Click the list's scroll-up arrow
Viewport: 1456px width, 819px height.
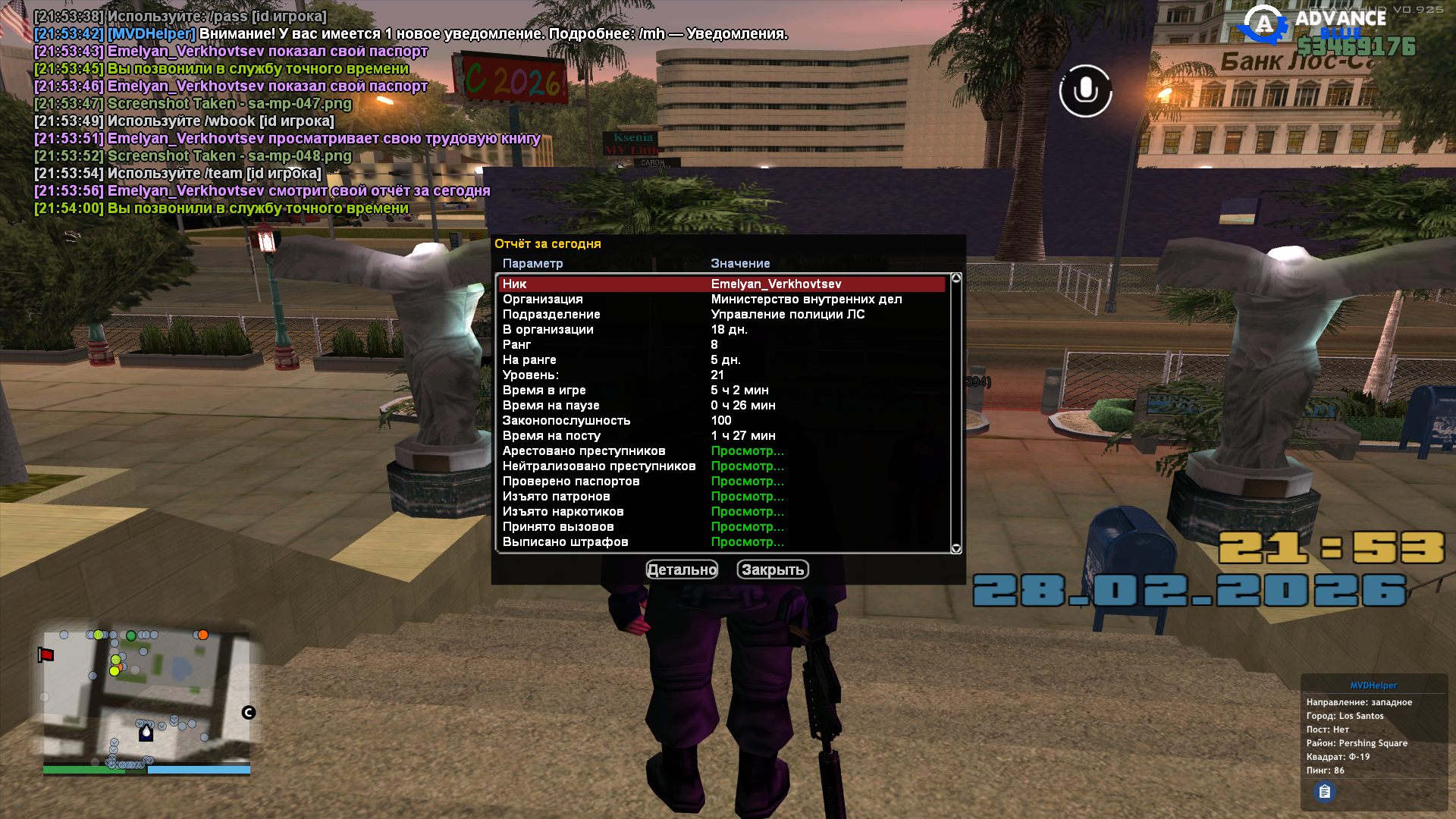click(x=956, y=278)
